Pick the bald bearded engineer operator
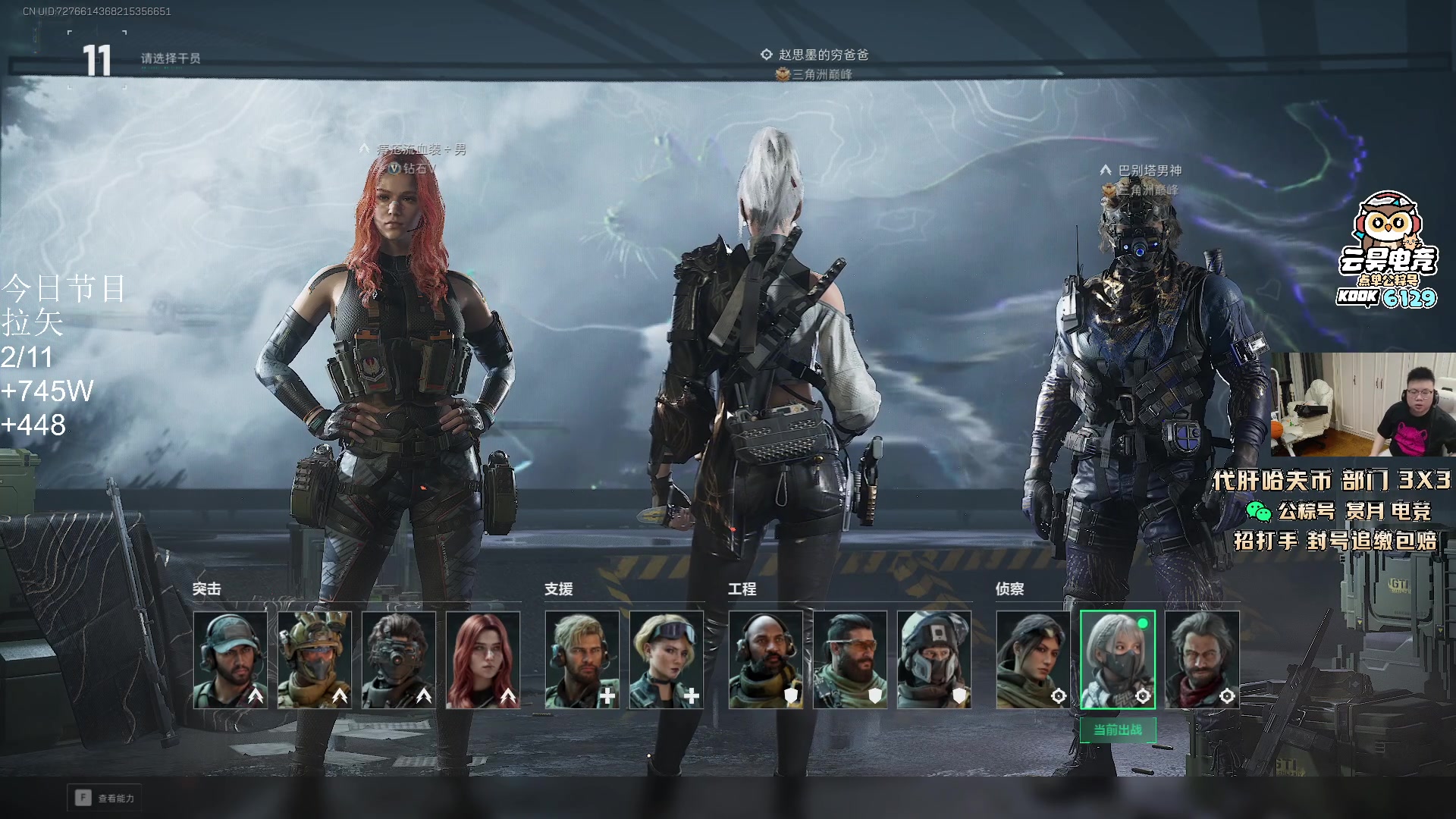The height and width of the screenshot is (819, 1456). point(766,660)
